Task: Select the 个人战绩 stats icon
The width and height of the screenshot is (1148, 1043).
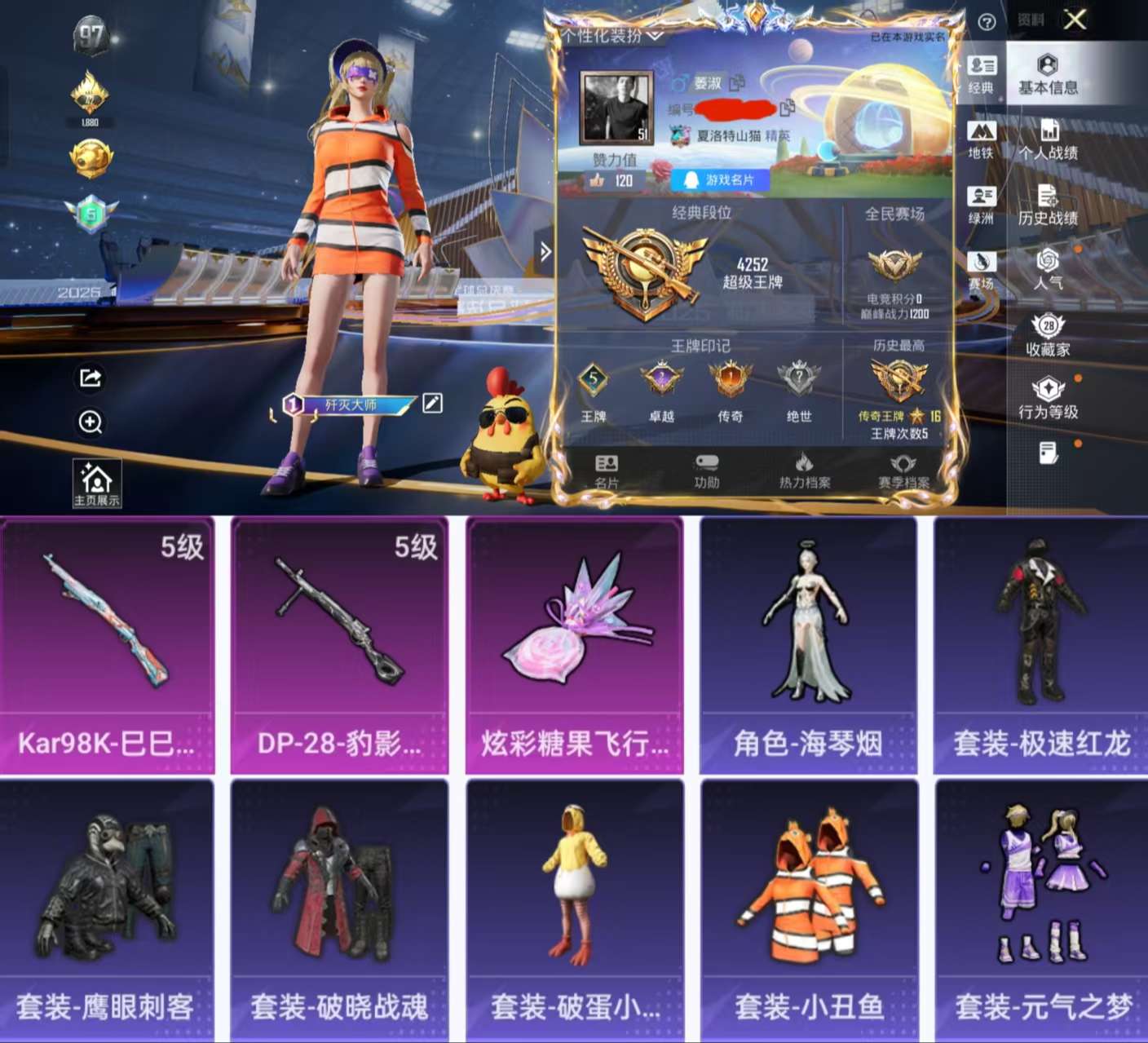Action: tap(1050, 132)
